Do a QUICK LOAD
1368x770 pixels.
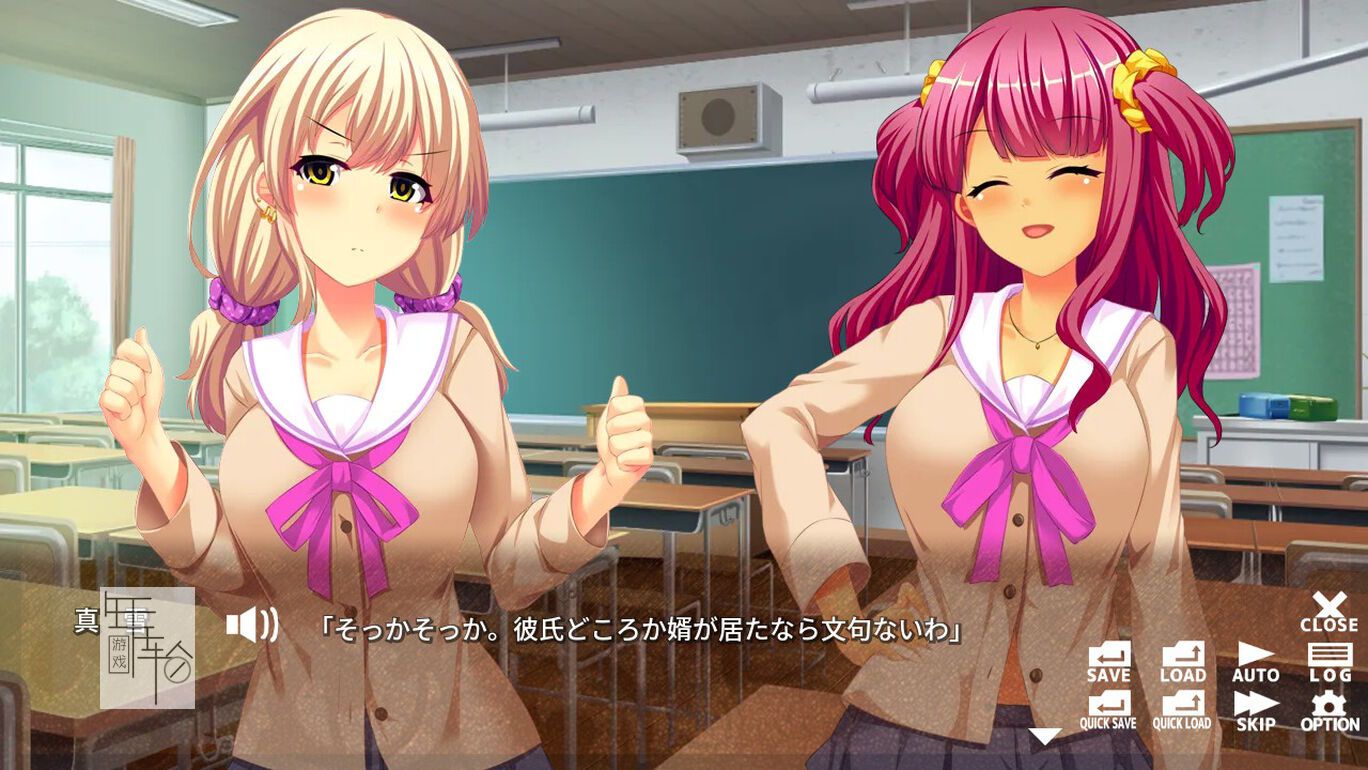[x=1183, y=710]
